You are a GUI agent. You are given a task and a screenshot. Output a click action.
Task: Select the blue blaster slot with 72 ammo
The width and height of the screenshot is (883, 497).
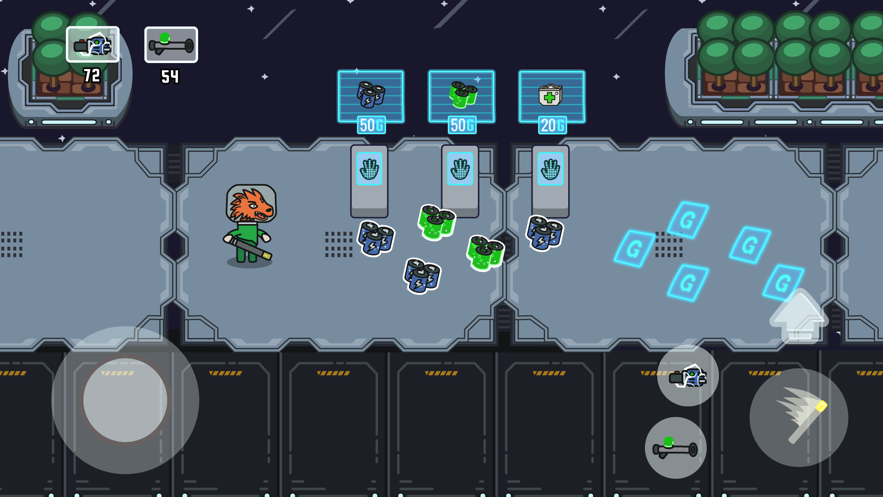point(93,45)
